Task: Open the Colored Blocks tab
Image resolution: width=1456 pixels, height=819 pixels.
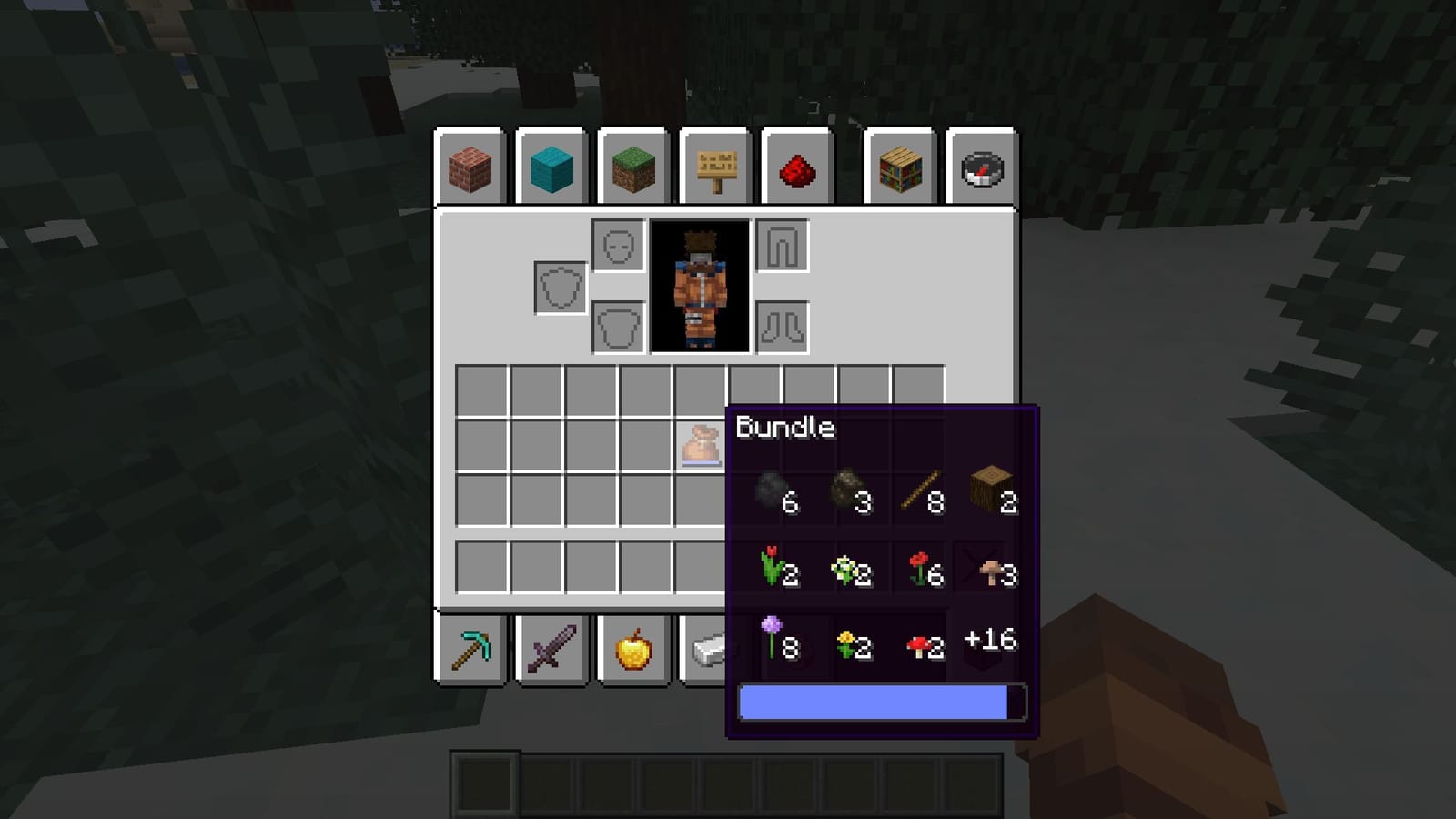Action: tap(551, 167)
